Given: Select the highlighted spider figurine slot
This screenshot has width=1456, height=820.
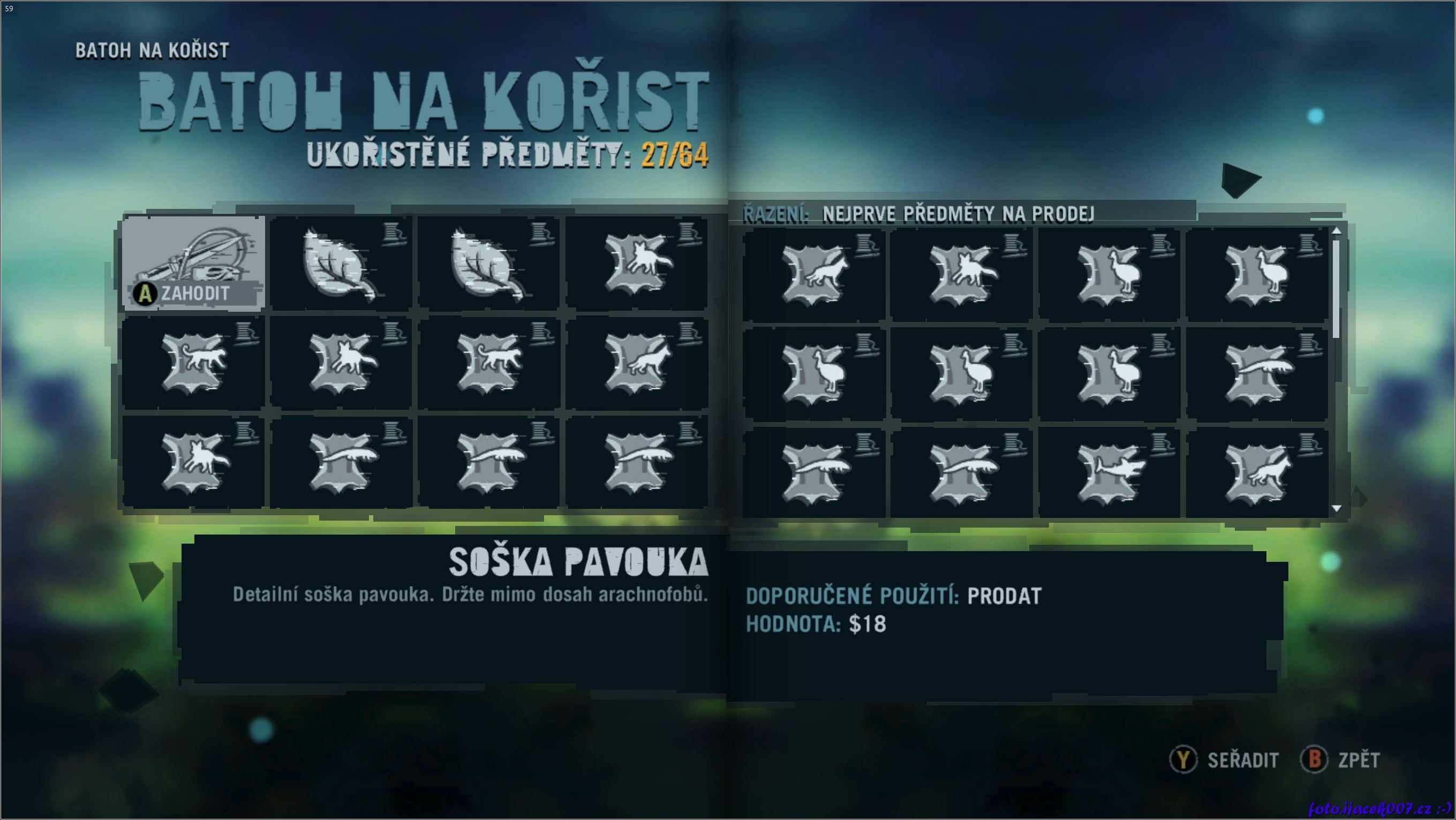Looking at the screenshot, I should coord(194,263).
